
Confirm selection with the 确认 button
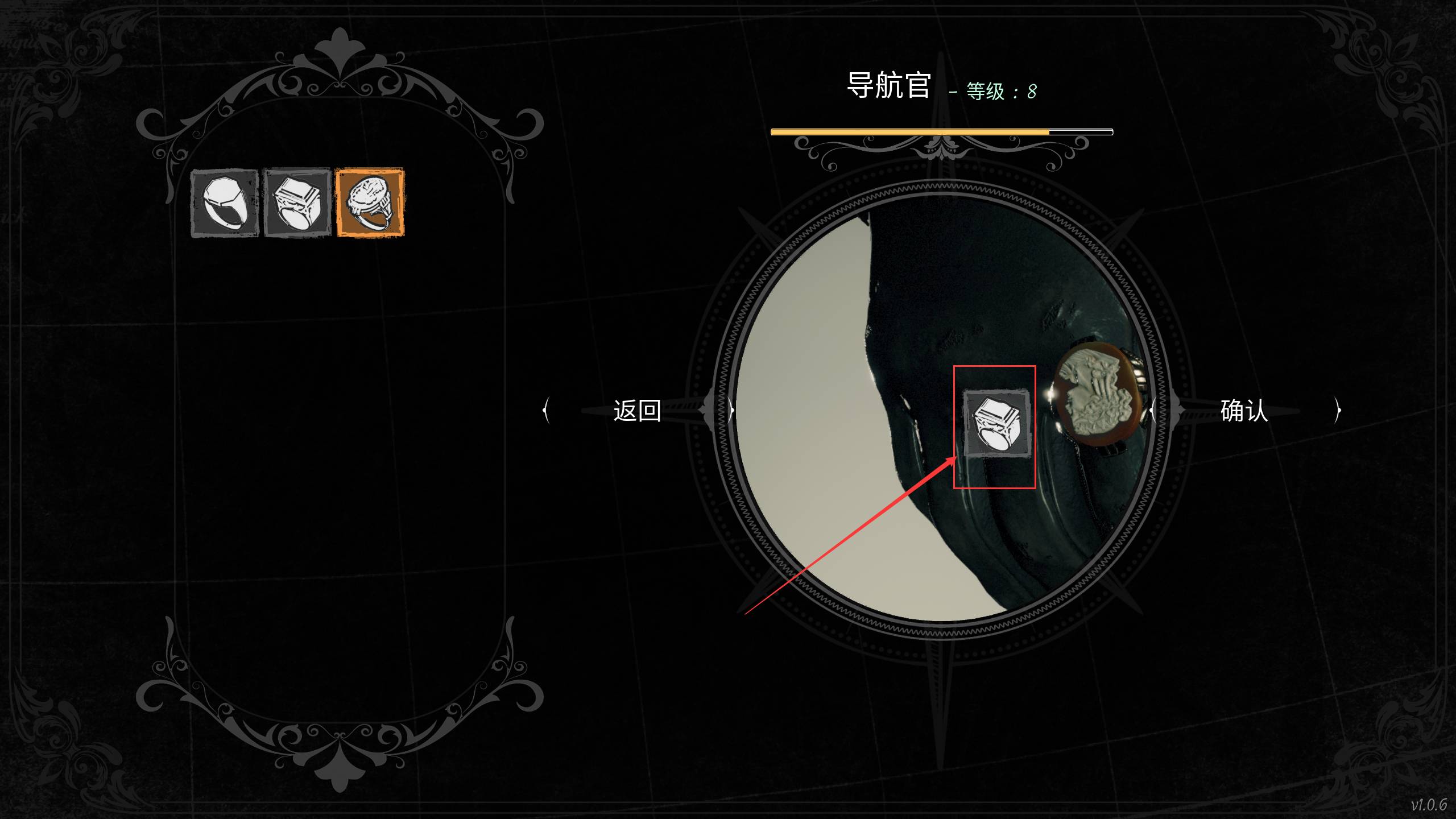pyautogui.click(x=1244, y=410)
